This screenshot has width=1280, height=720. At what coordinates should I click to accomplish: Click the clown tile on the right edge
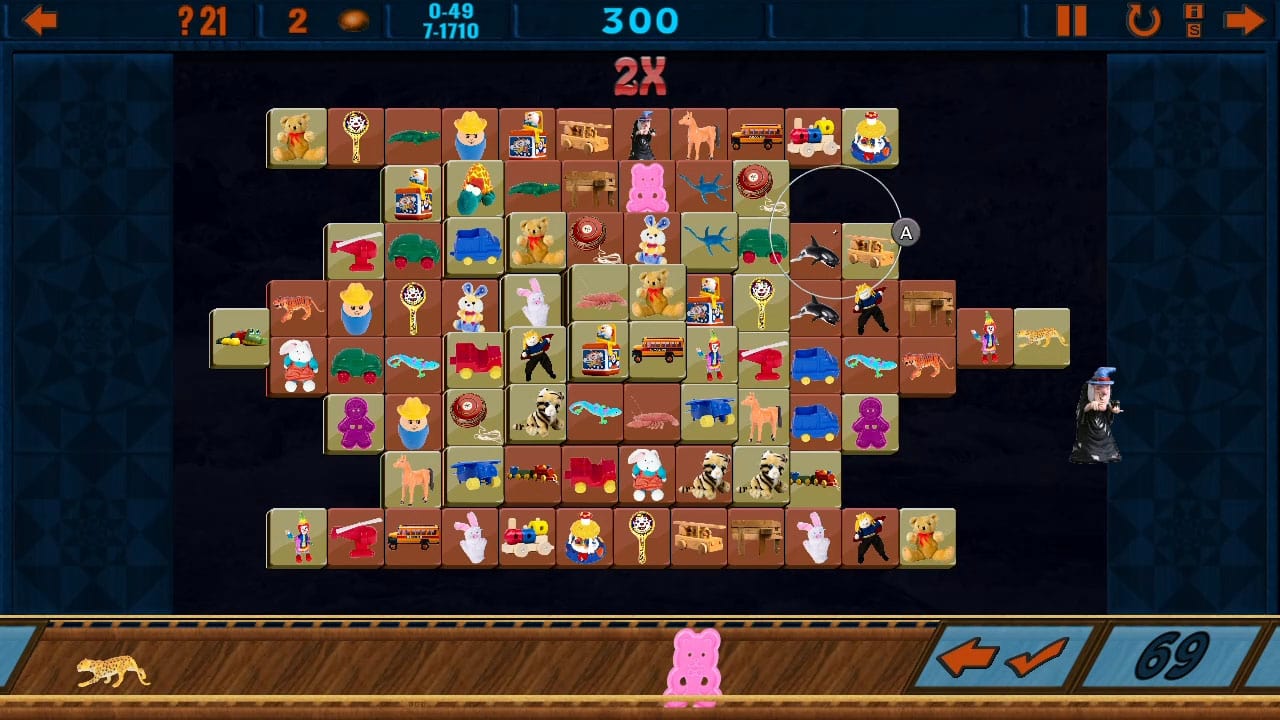[x=987, y=337]
